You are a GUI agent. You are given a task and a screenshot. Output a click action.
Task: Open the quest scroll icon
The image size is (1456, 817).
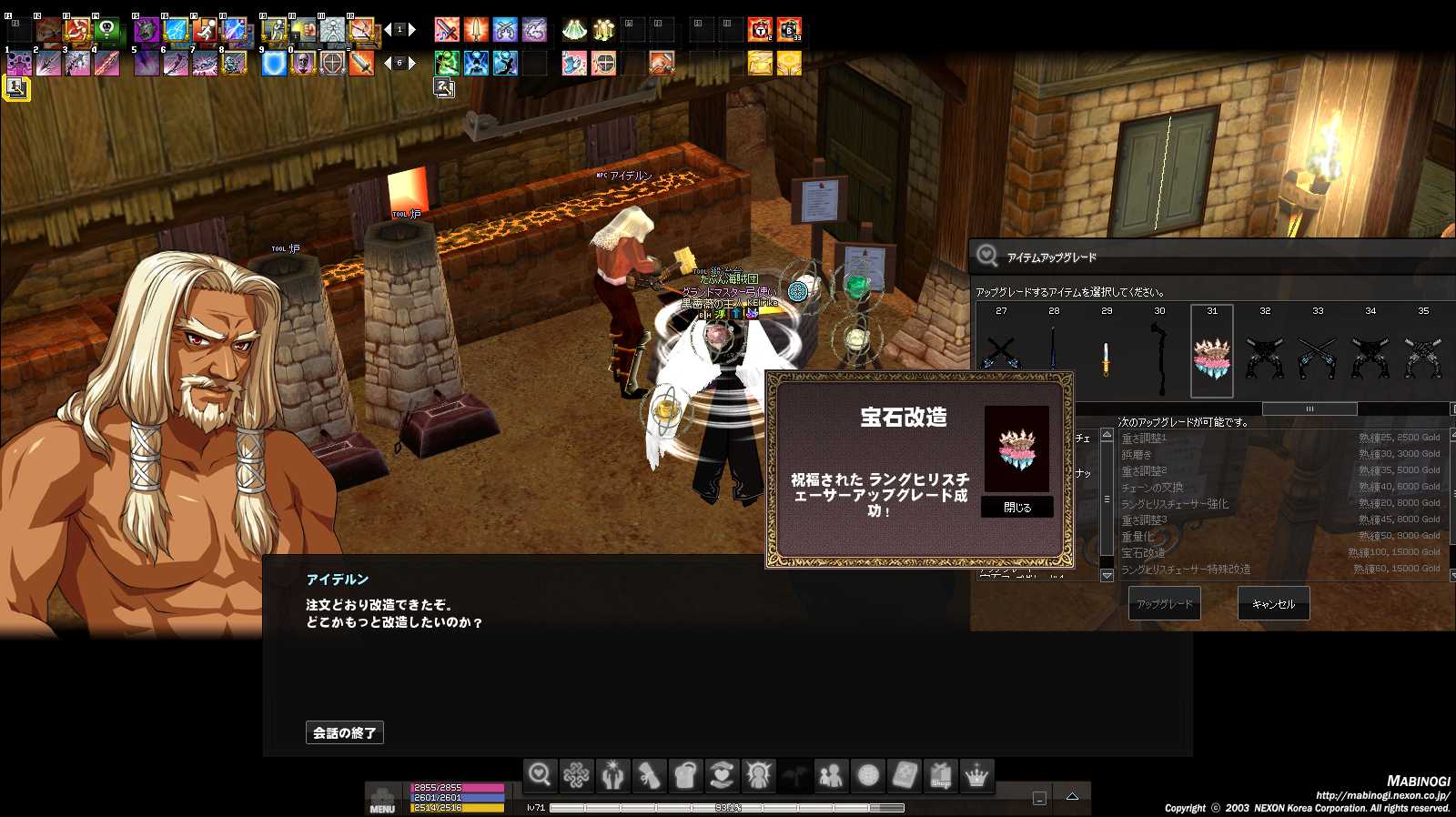[650, 774]
